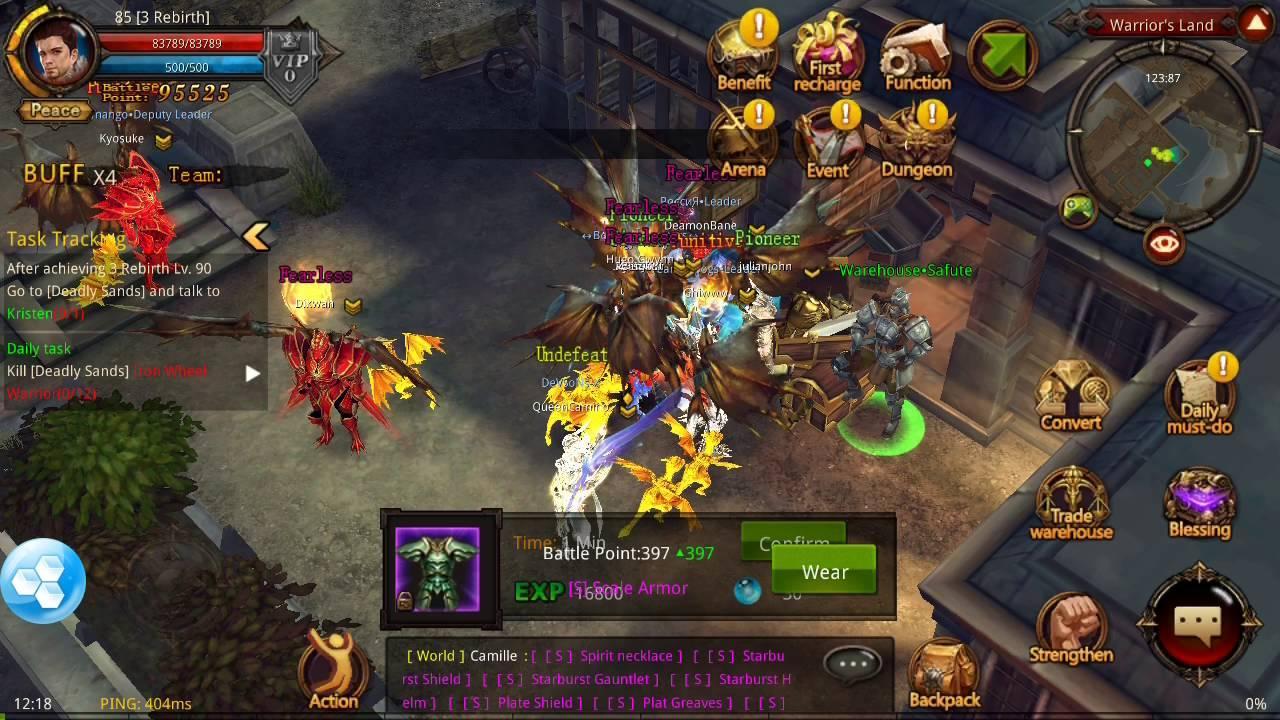Open First recharge offer
Viewport: 1280px width, 720px height.
pos(827,50)
